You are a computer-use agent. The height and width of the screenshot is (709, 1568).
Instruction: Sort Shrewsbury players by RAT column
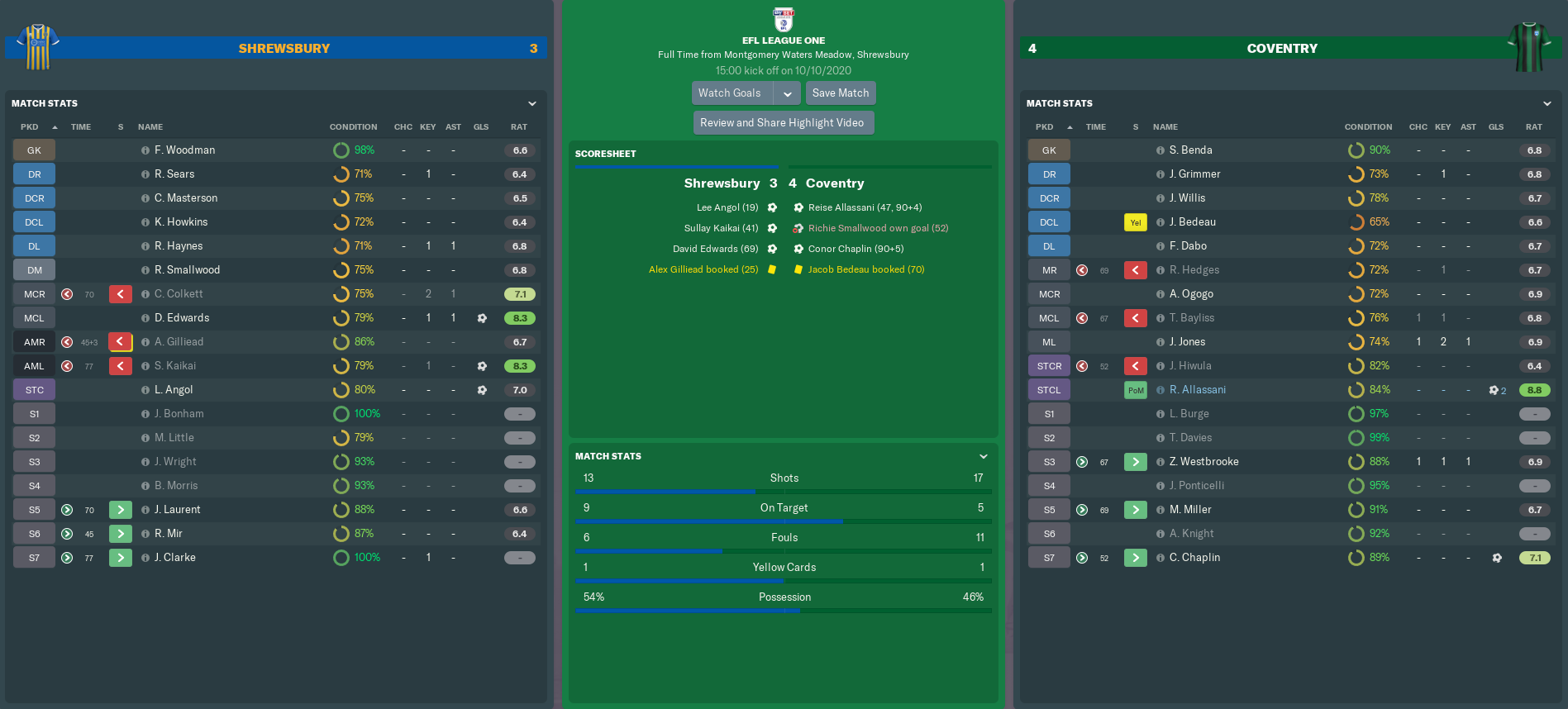tap(519, 127)
